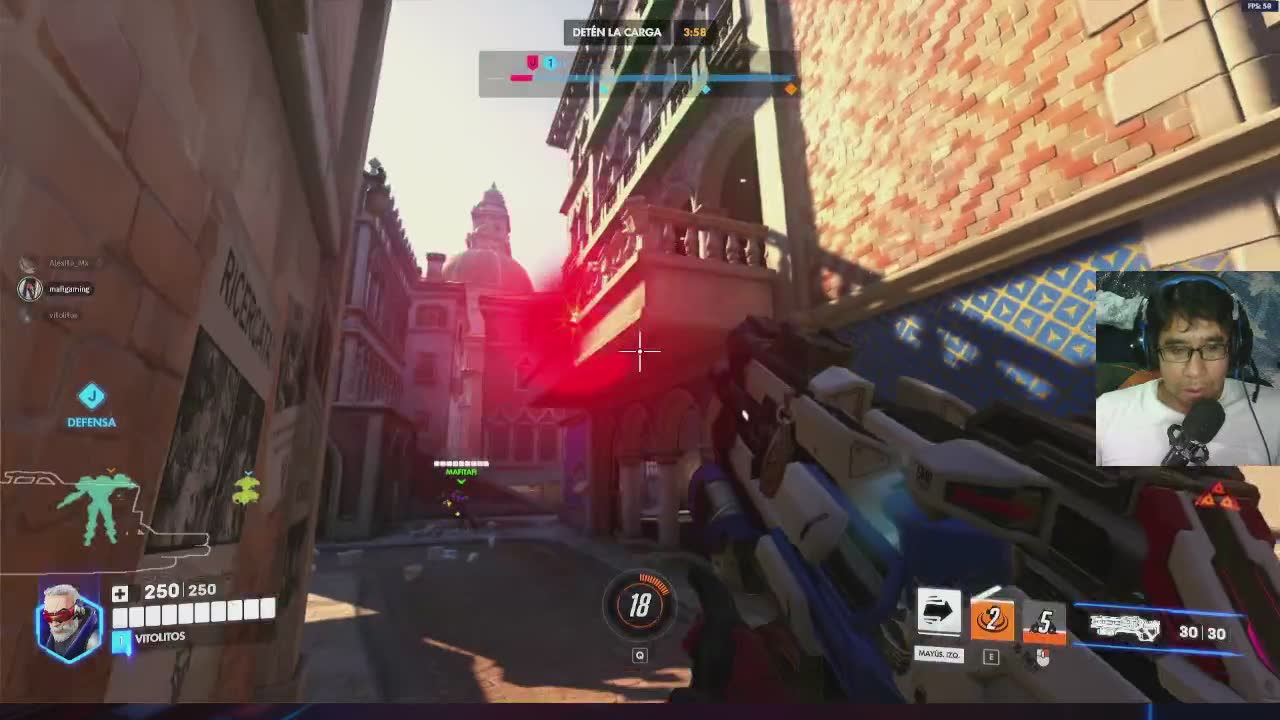This screenshot has height=720, width=1280.
Task: Activate the Sprint arrow ability icon
Action: [939, 613]
